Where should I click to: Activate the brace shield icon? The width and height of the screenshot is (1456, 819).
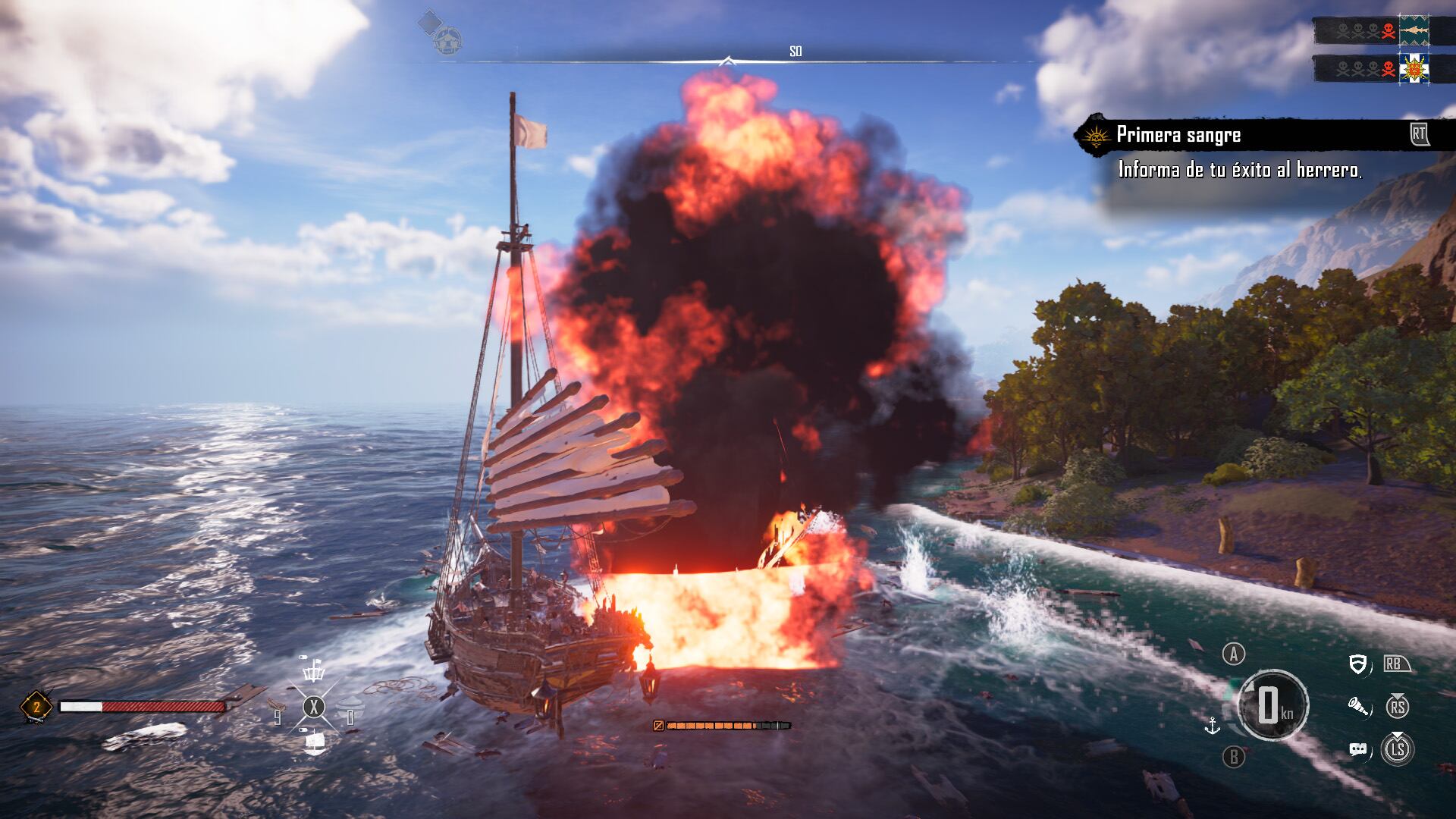tap(1359, 665)
